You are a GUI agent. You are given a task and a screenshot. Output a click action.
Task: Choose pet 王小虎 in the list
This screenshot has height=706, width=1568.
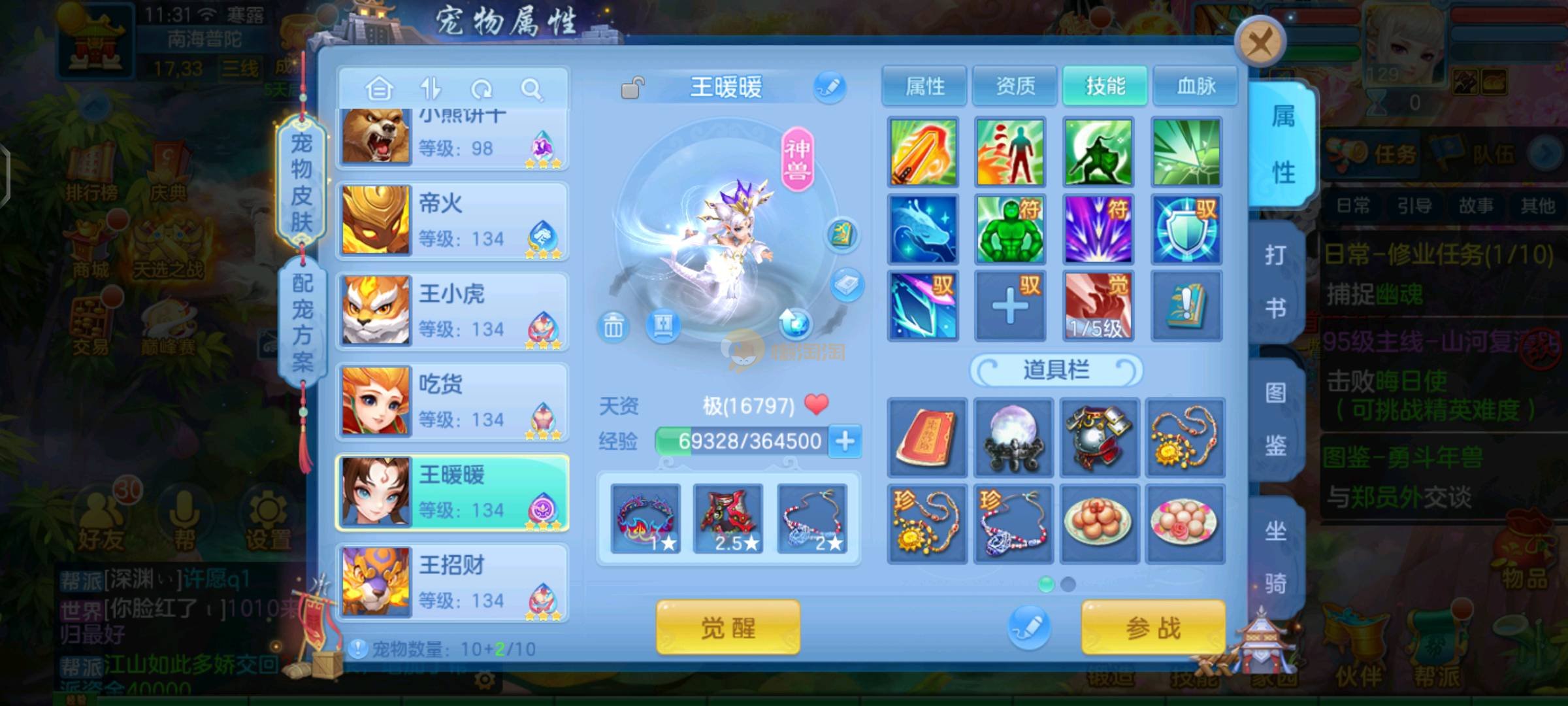tap(452, 311)
